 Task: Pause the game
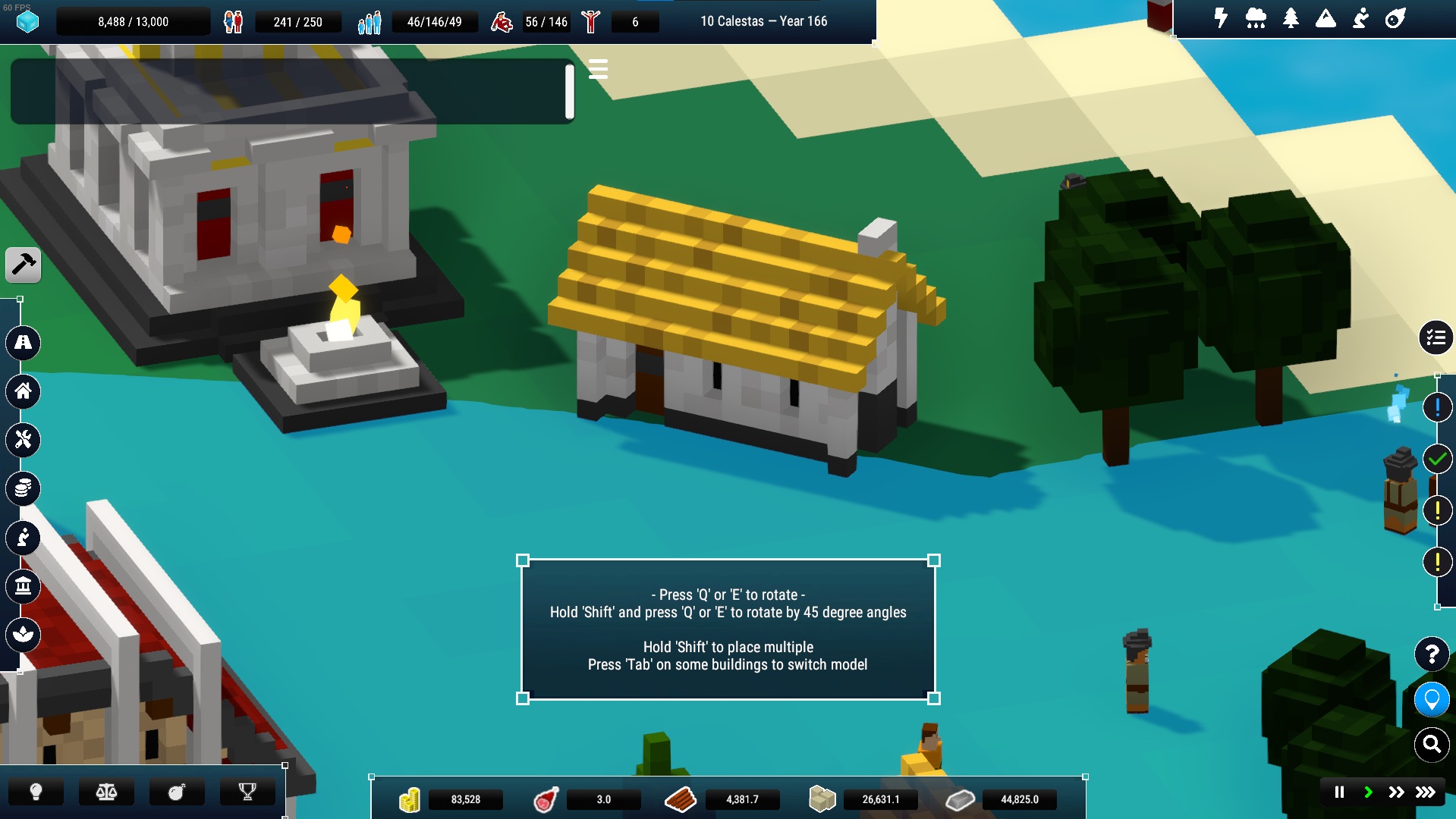(1339, 792)
